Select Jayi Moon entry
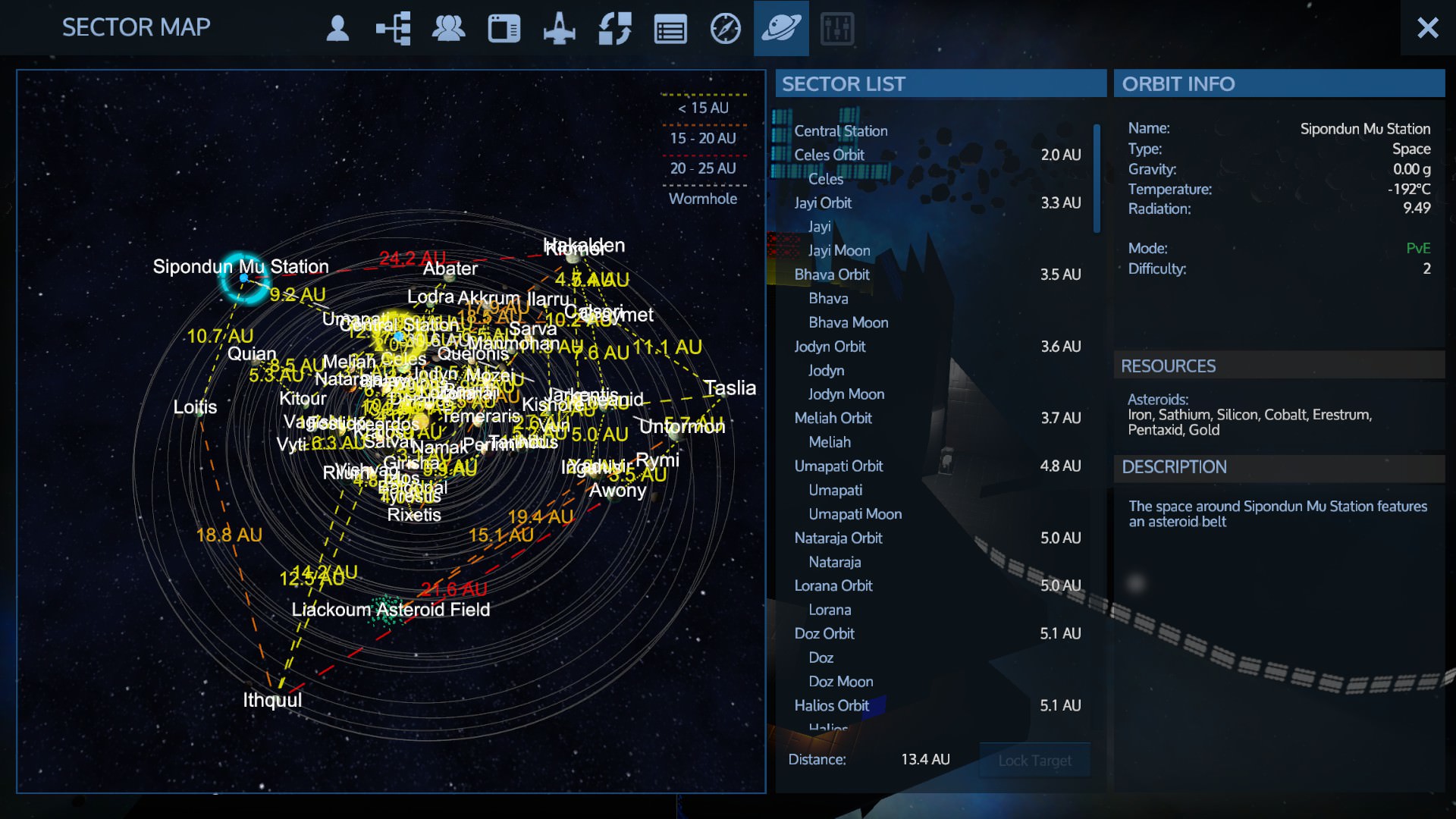 (x=839, y=250)
